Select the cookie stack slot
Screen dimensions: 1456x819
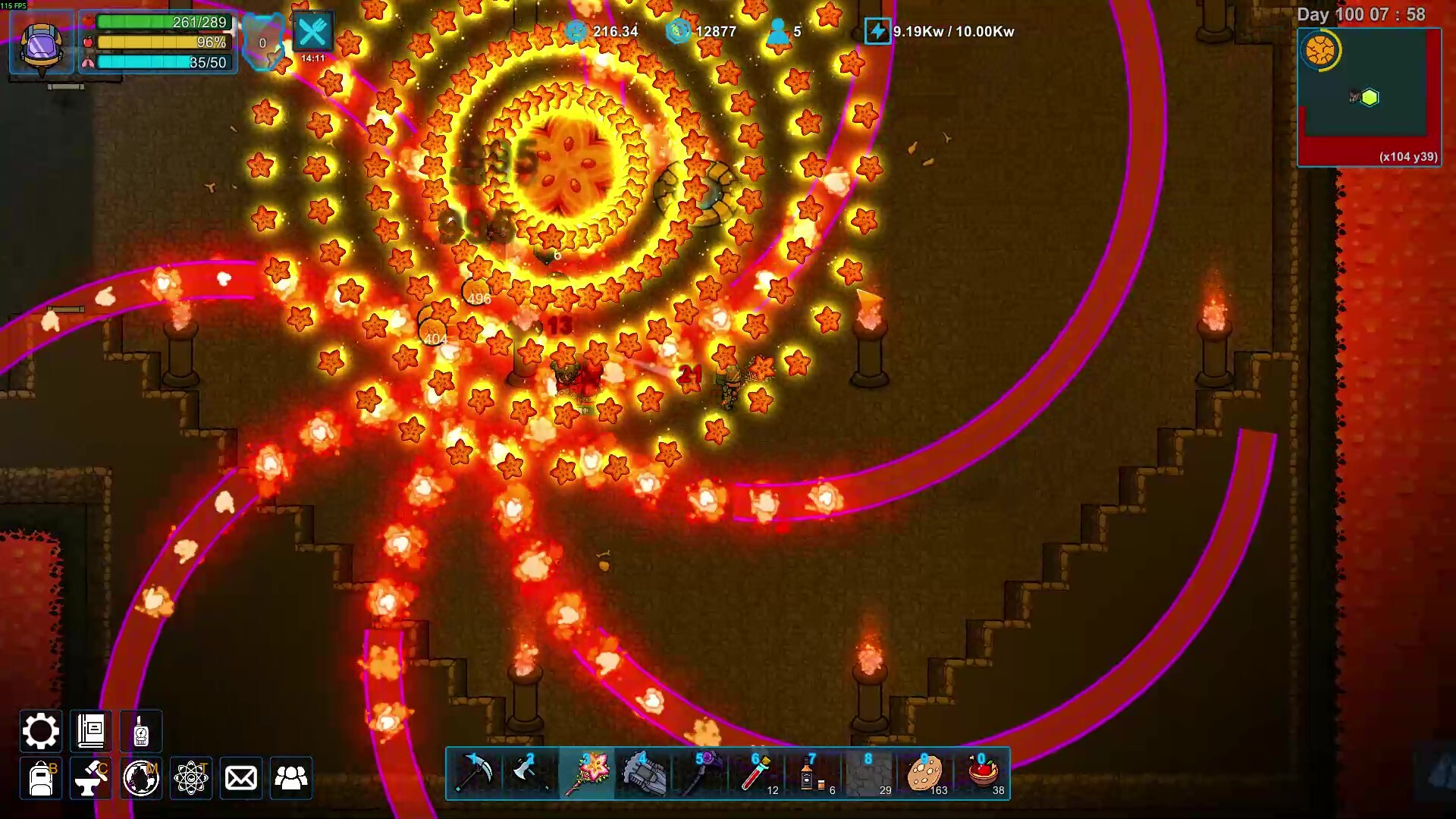coord(924,773)
